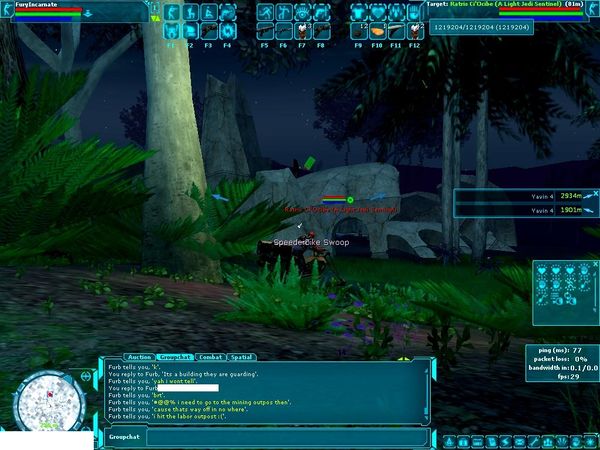This screenshot has width=600, height=450.
Task: Select the Combat chat tab
Action: tap(211, 357)
